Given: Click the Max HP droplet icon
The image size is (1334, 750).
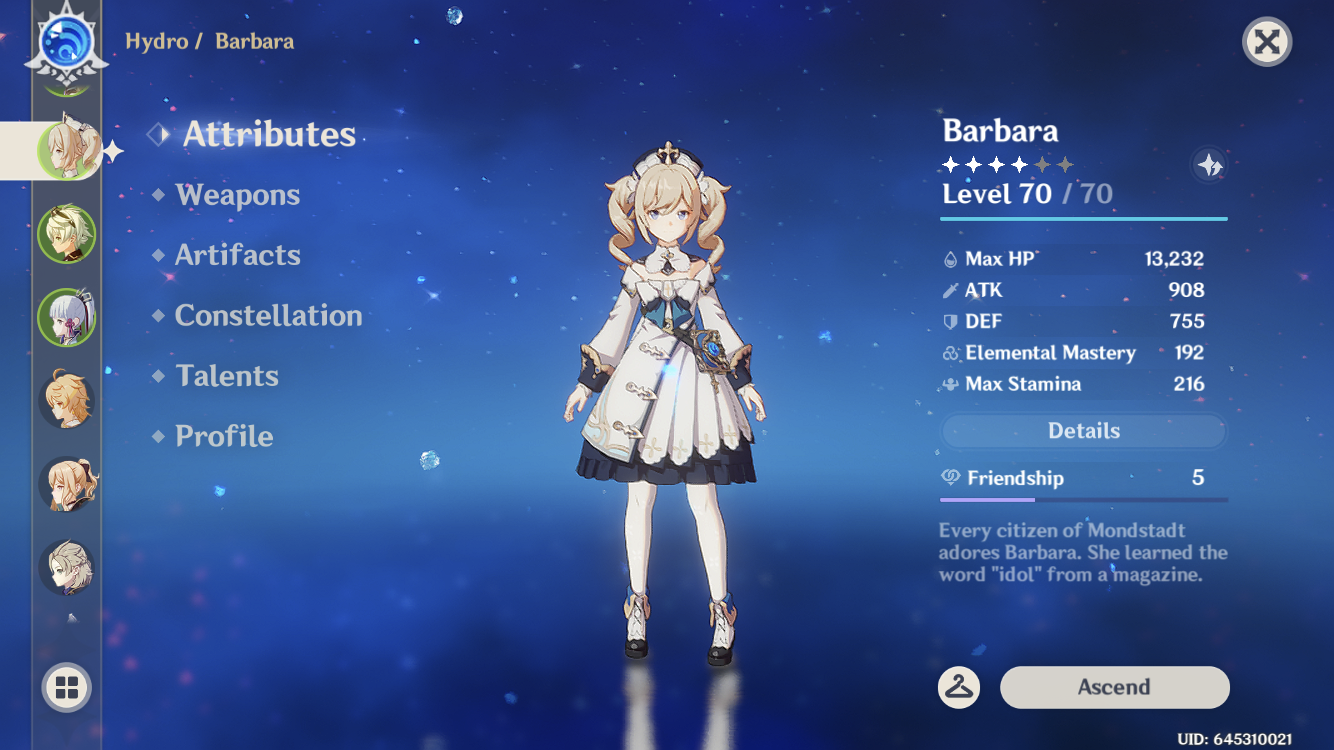Looking at the screenshot, I should tap(952, 258).
